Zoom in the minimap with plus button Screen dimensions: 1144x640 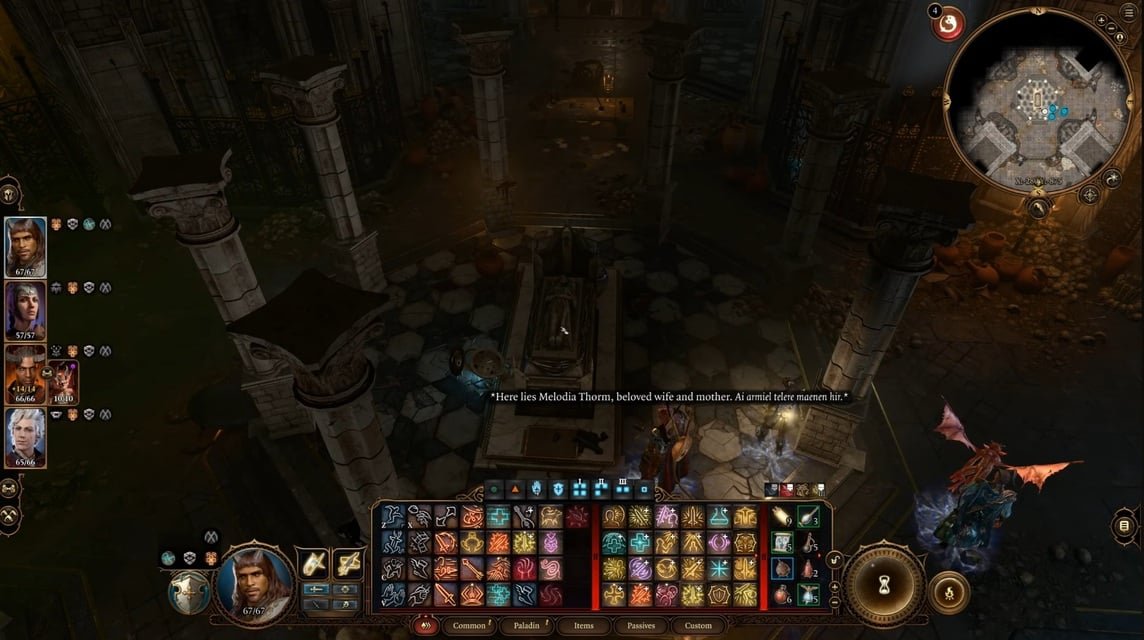1101,20
